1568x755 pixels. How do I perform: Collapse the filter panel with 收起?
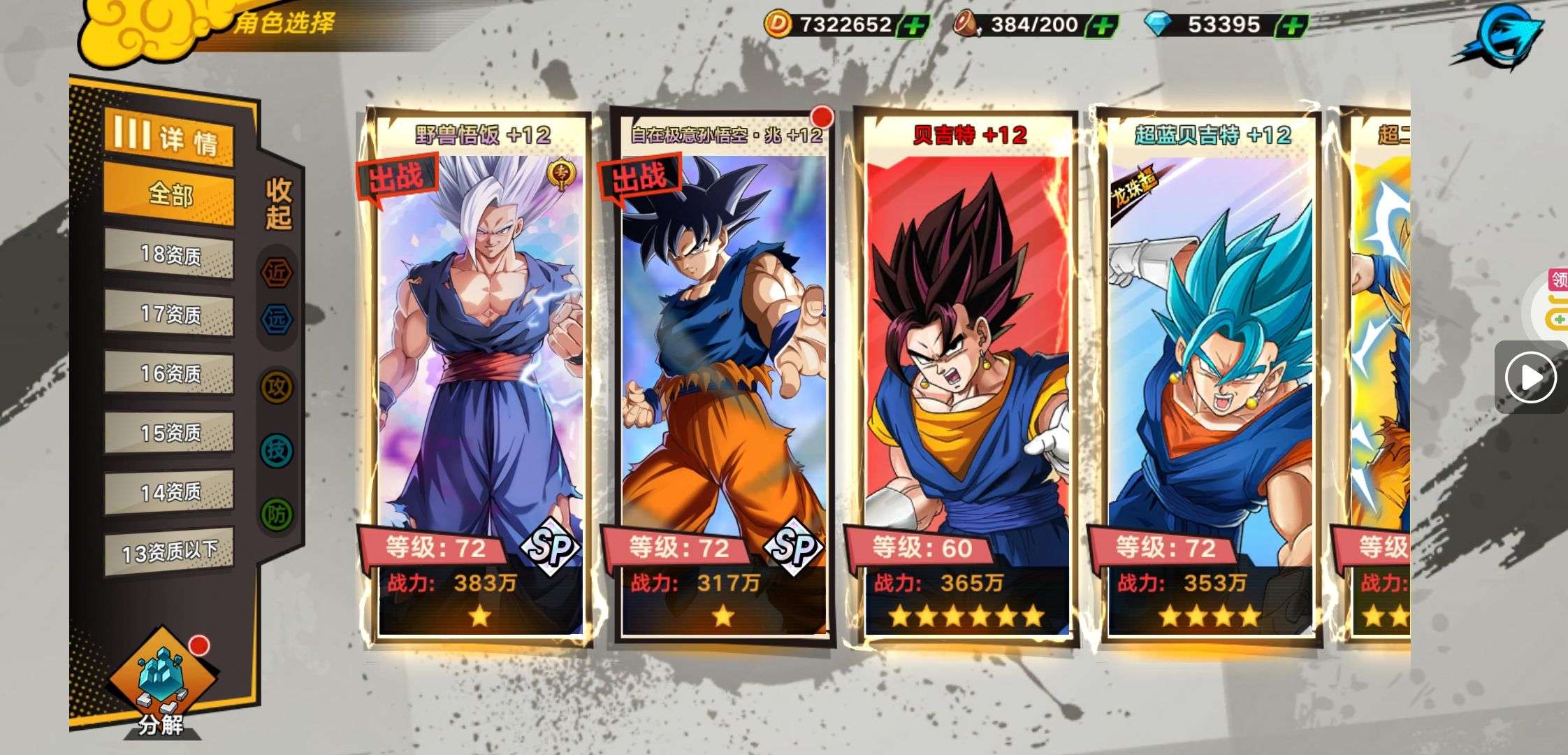[x=278, y=203]
